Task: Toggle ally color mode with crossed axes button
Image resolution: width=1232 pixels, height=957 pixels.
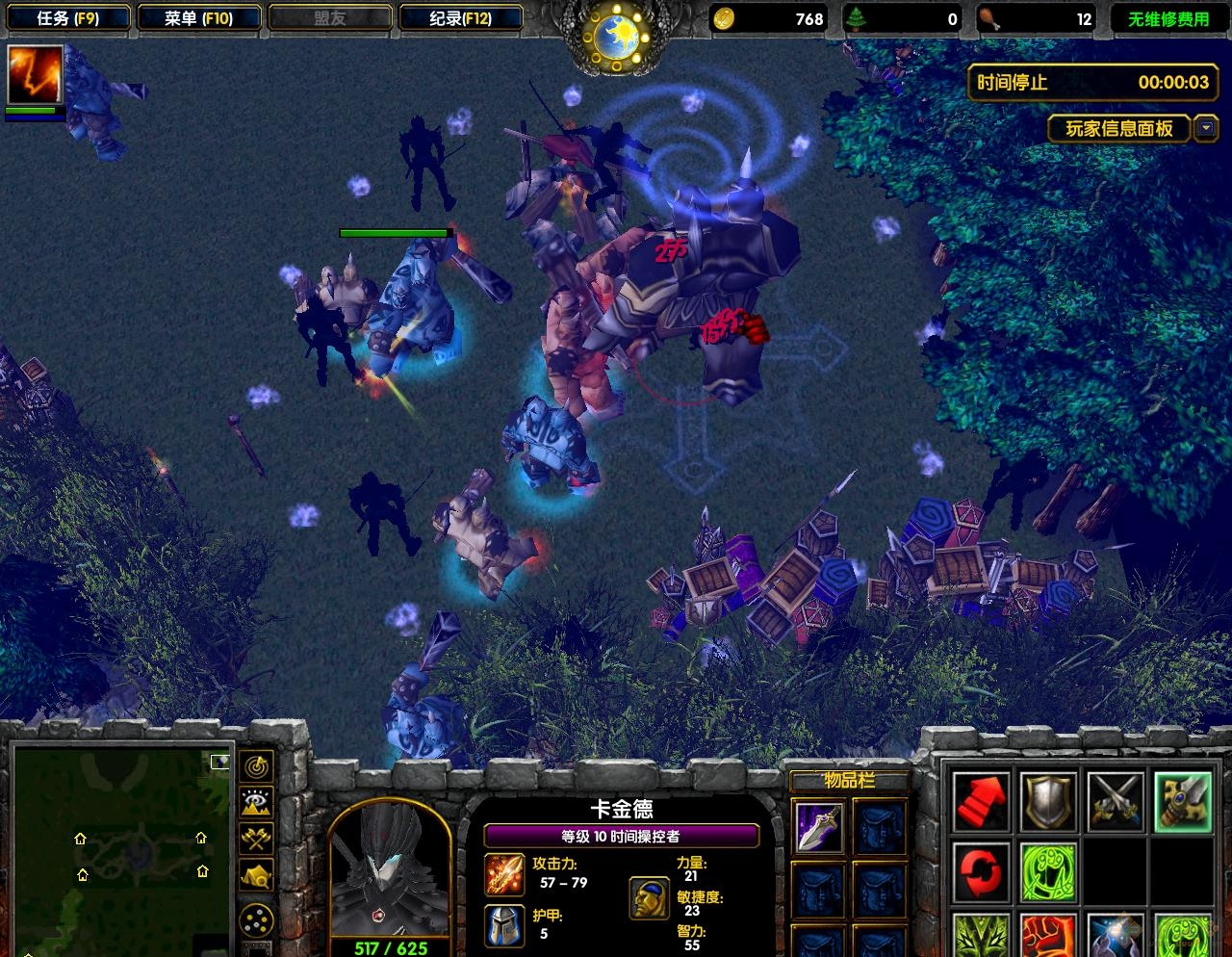Action: tap(256, 839)
